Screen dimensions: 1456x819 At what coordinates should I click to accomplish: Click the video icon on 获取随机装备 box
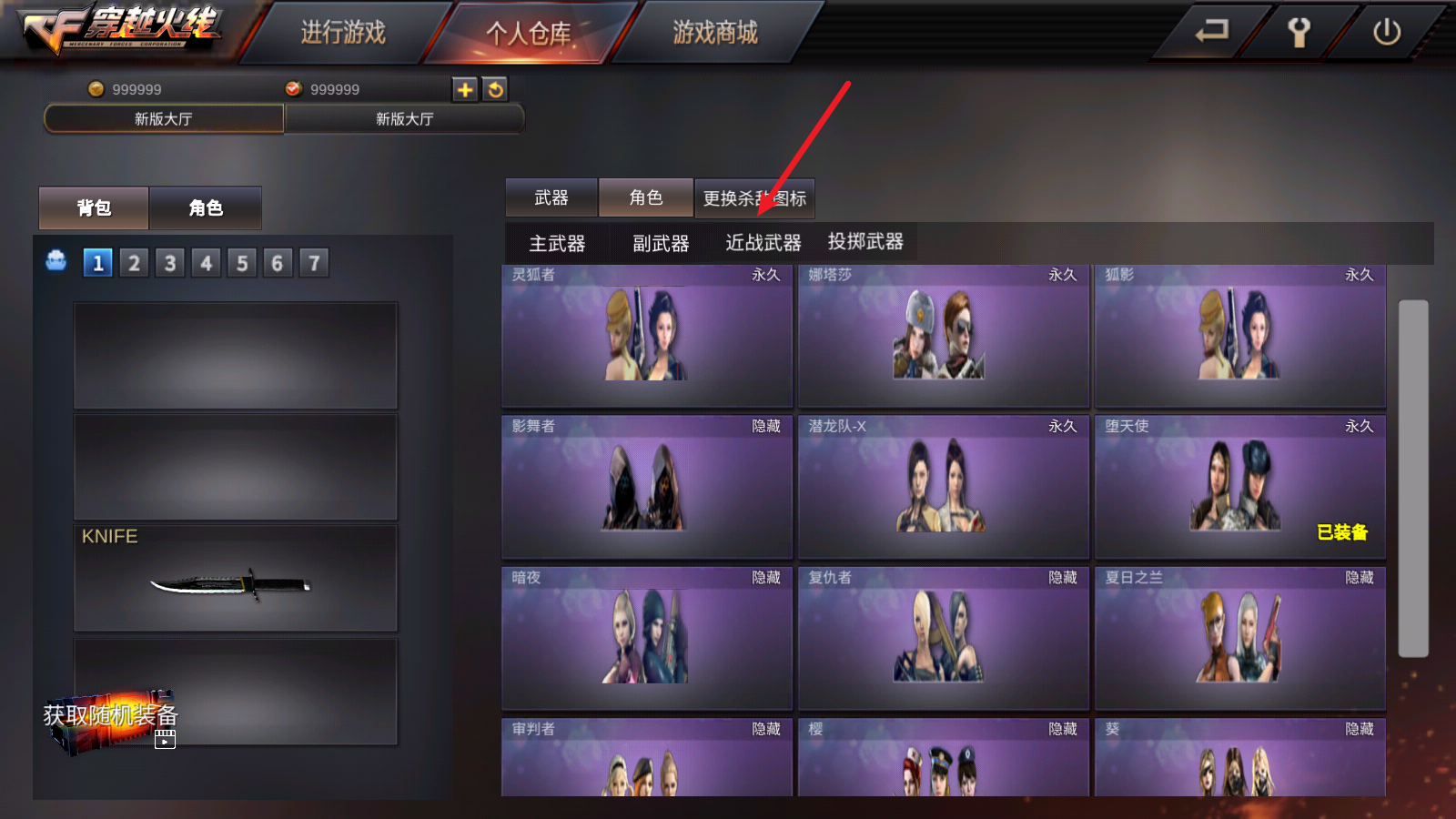click(164, 740)
